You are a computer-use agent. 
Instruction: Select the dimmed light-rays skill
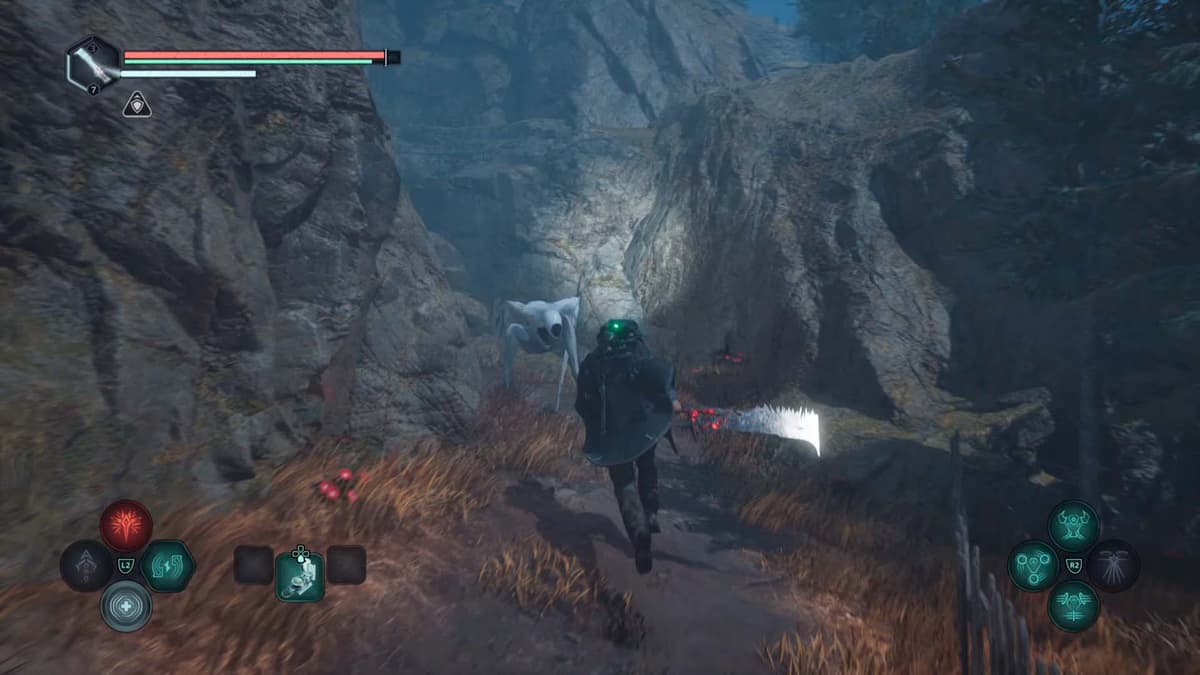pos(1113,566)
